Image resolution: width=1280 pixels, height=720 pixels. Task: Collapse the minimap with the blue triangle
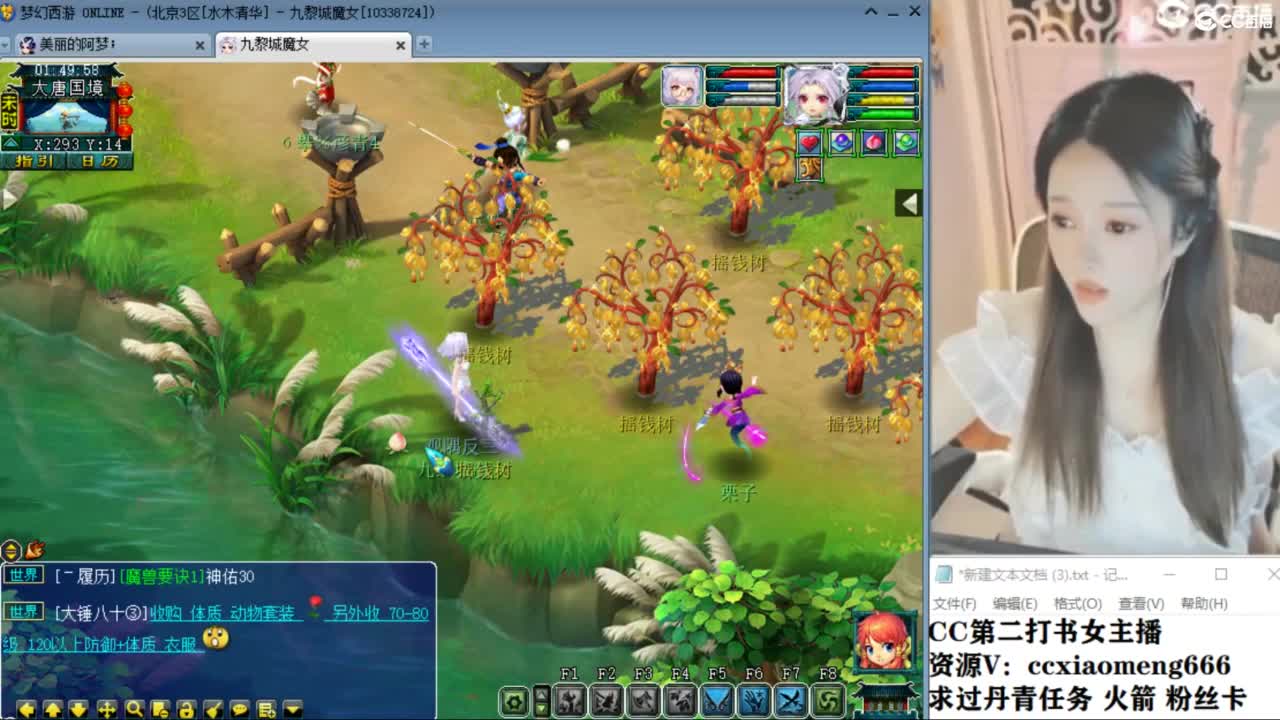coord(11,142)
